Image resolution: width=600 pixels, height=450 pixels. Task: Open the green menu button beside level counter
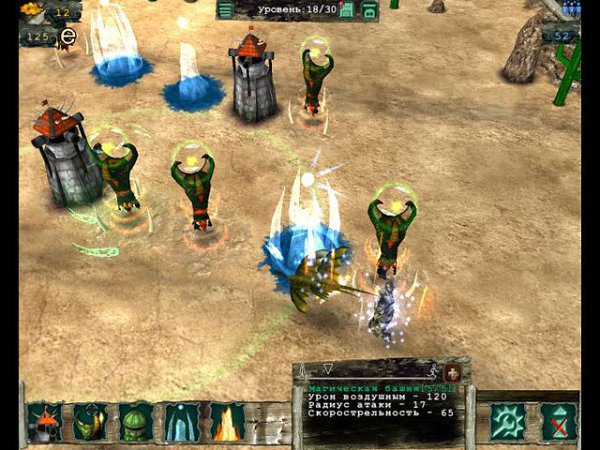point(226,10)
